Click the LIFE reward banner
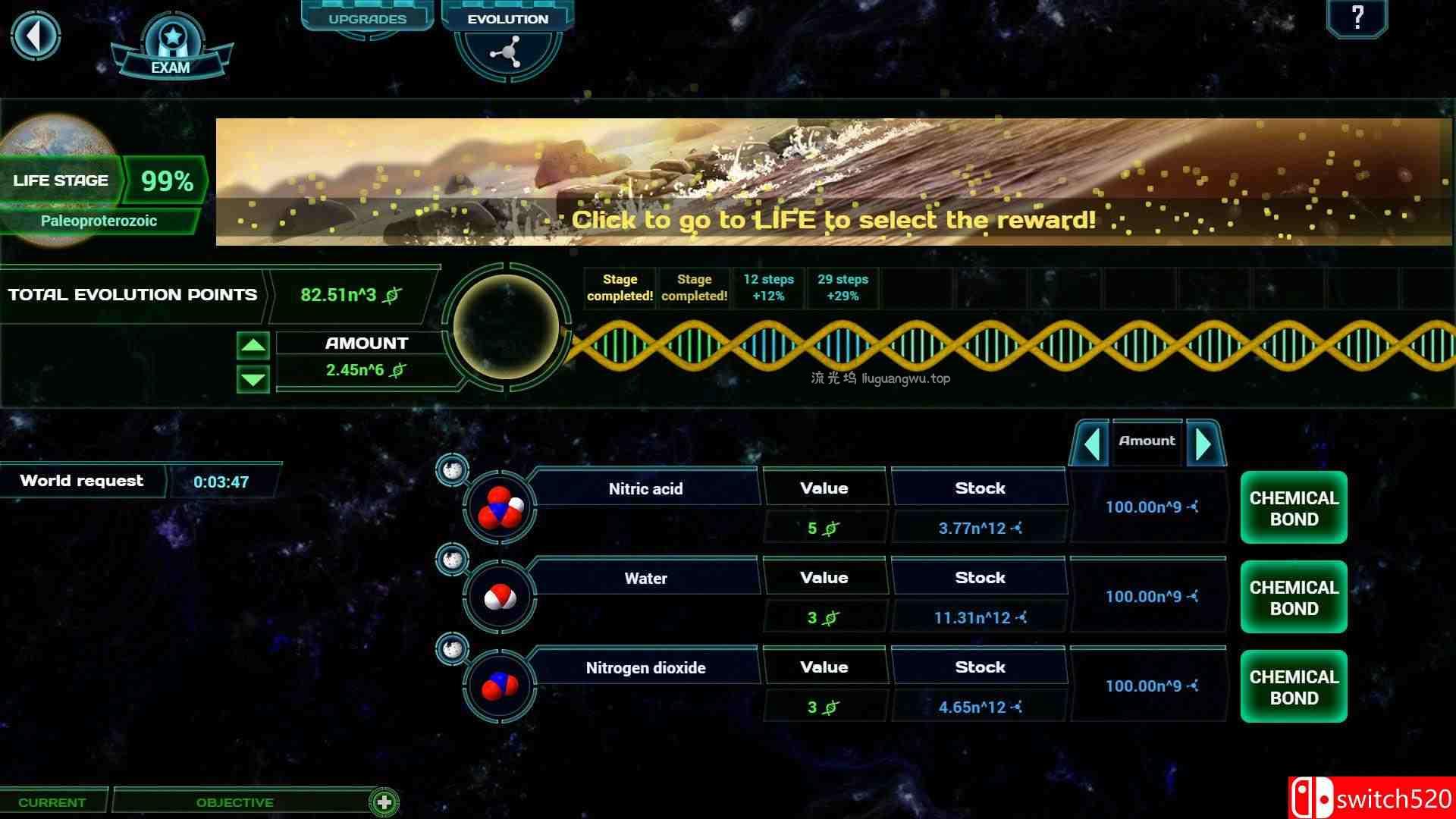This screenshot has width=1456, height=819. [833, 182]
